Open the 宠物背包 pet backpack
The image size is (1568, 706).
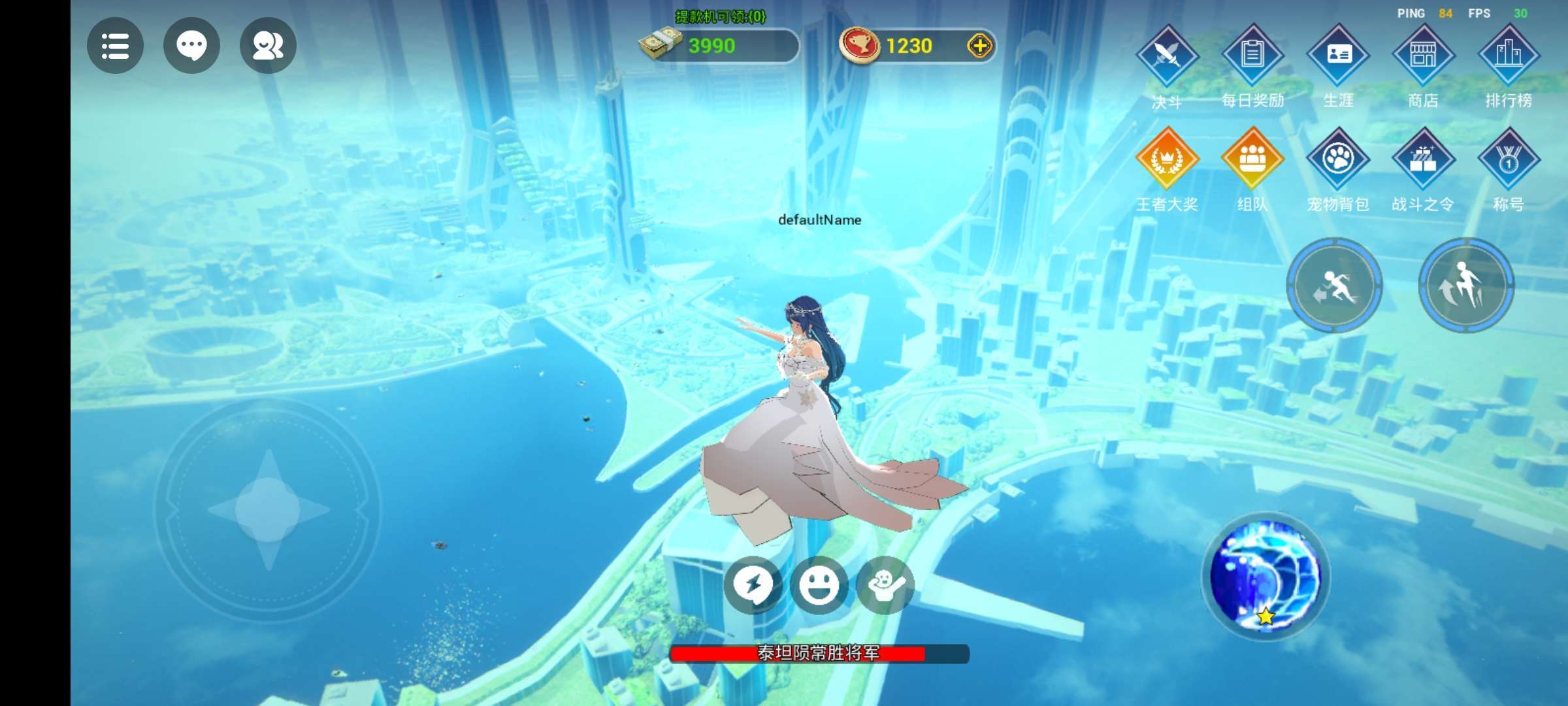[x=1338, y=159]
